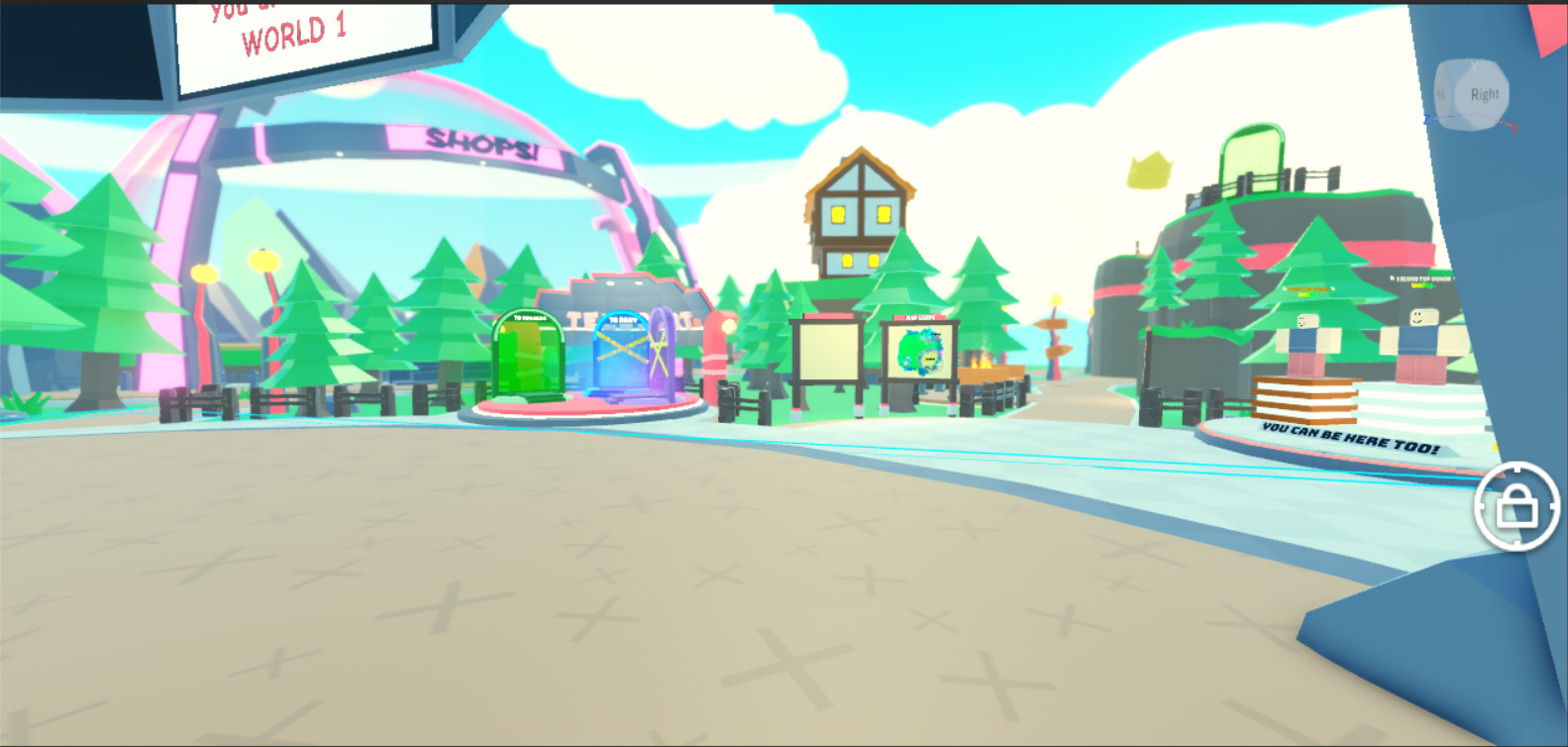Image resolution: width=1568 pixels, height=747 pixels.
Task: Click the green island map on the MAP GUIDE board
Action: point(921,355)
